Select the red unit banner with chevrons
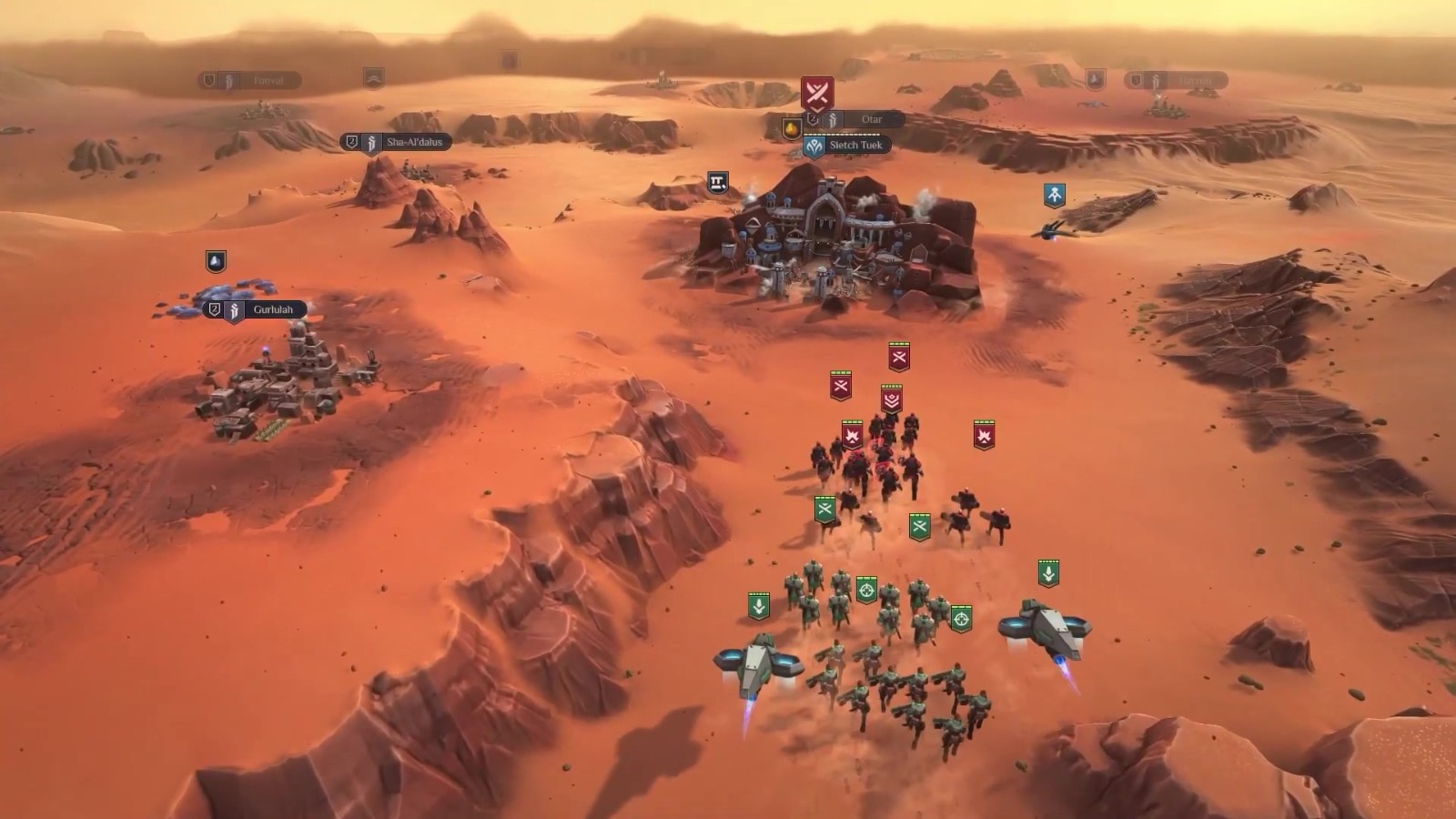 pos(891,399)
